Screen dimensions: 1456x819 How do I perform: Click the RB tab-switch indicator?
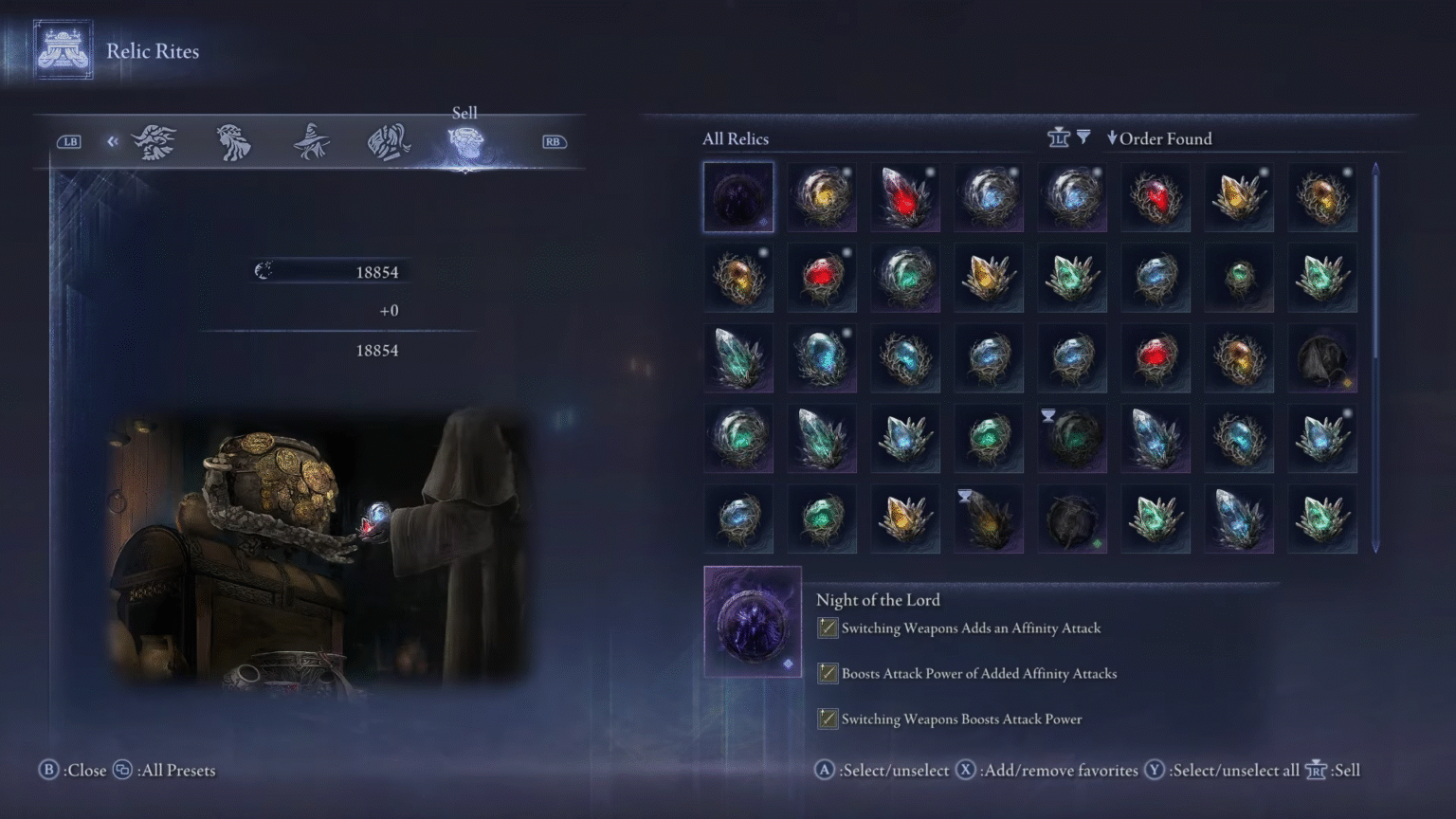[x=554, y=140]
